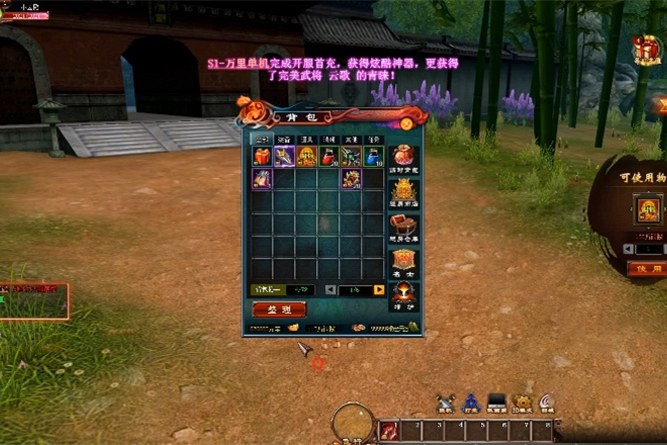Go to next inventory page arrow
667x445 pixels.
[379, 290]
